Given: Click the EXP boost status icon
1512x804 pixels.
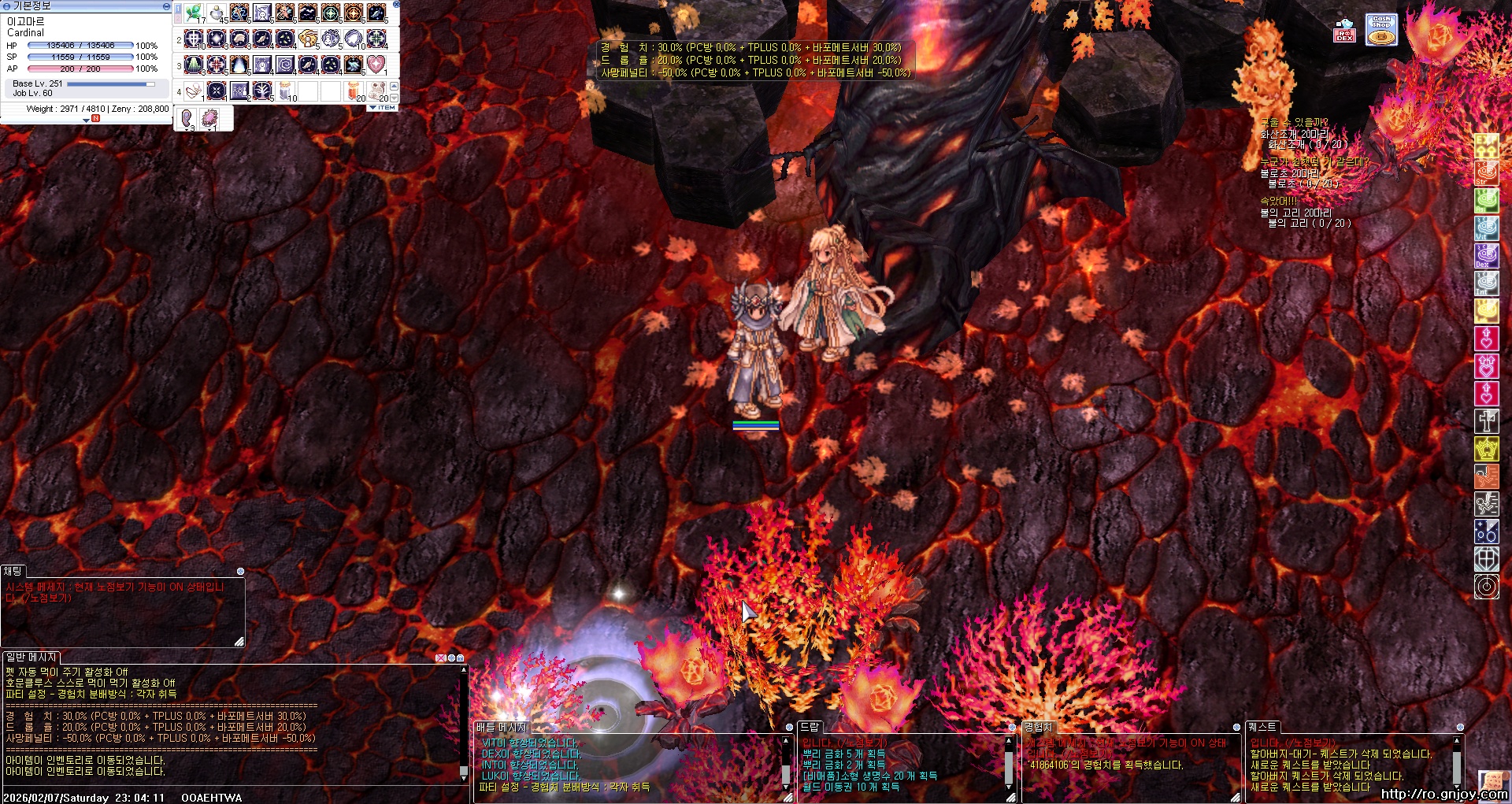Looking at the screenshot, I should pos(1486,146).
